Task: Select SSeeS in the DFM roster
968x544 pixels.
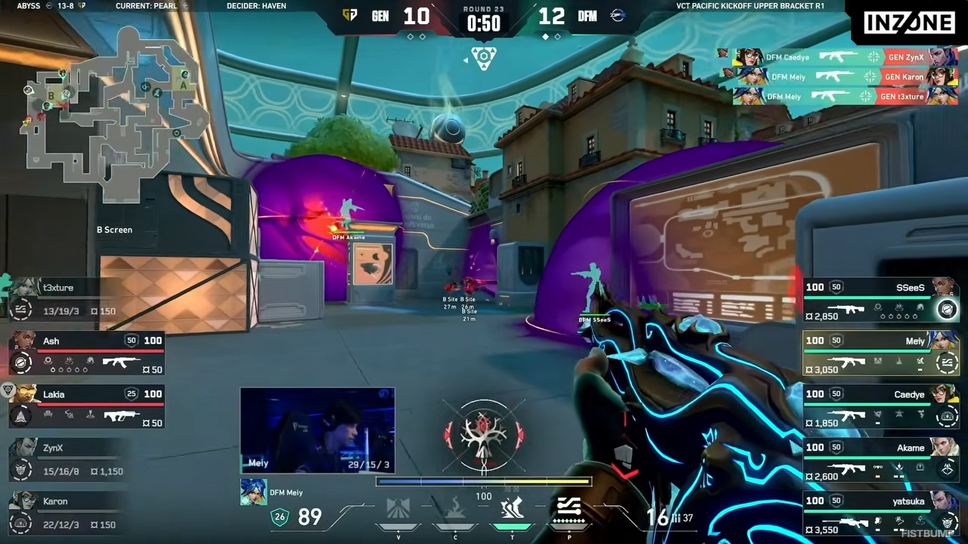Action: (x=880, y=300)
